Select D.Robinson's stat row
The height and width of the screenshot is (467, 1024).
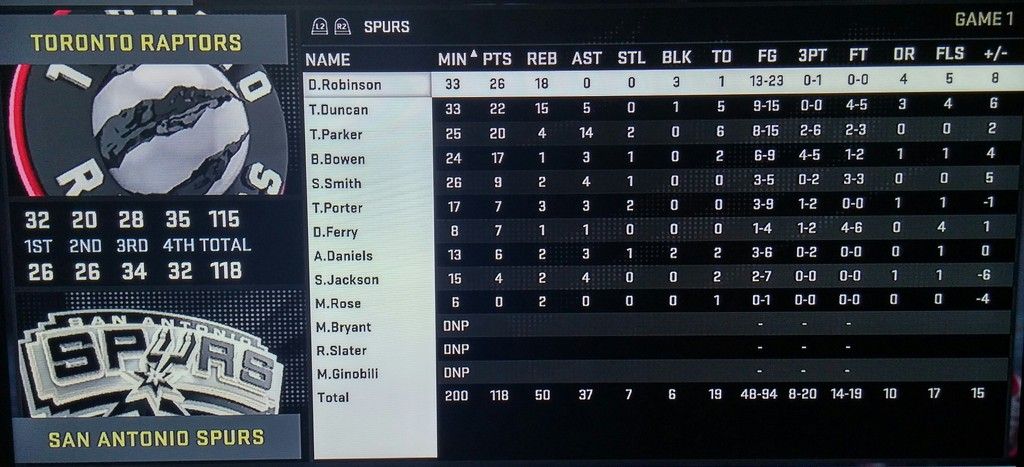344,85
